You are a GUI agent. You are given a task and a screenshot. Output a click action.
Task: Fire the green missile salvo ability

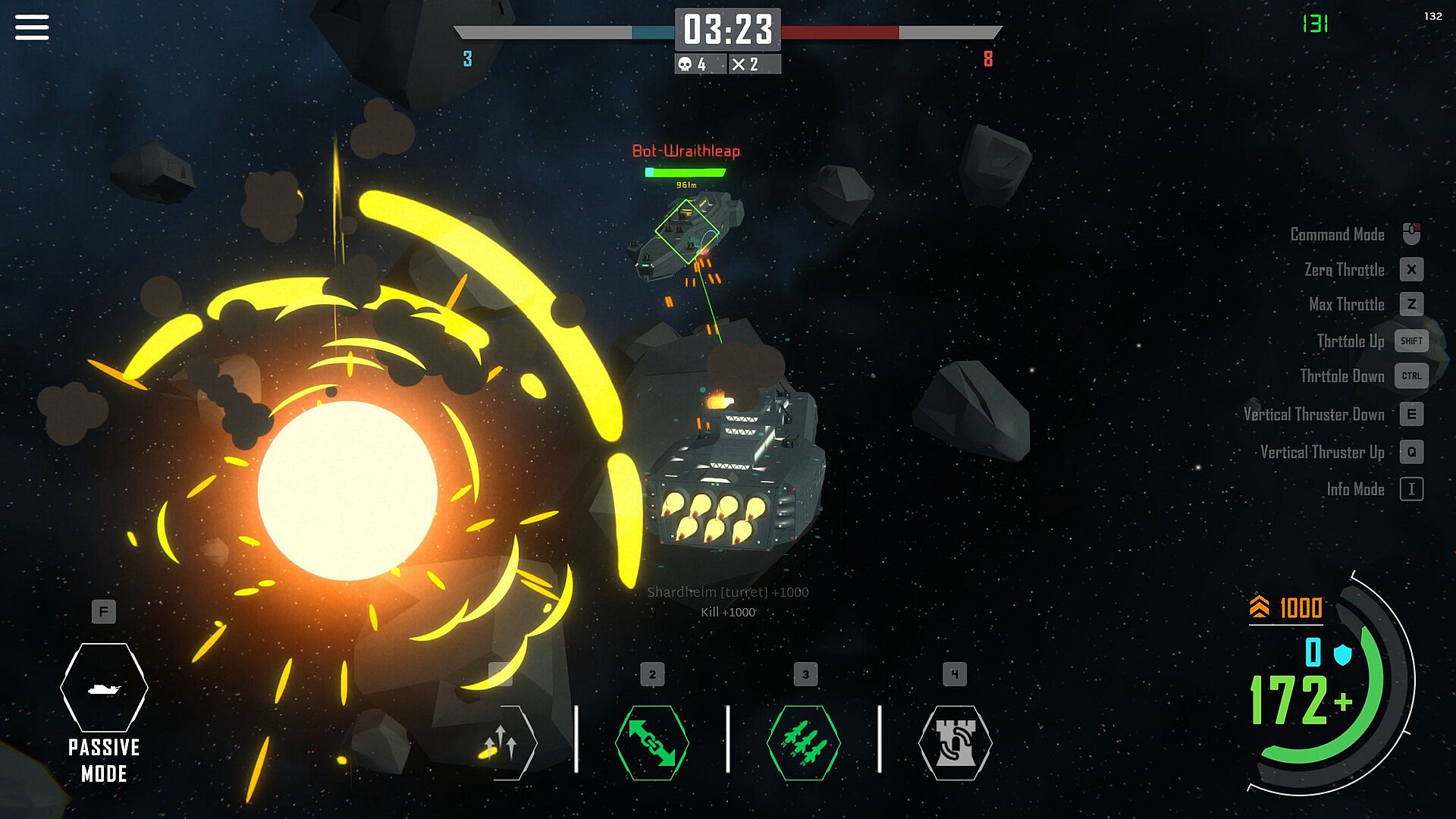(x=804, y=742)
